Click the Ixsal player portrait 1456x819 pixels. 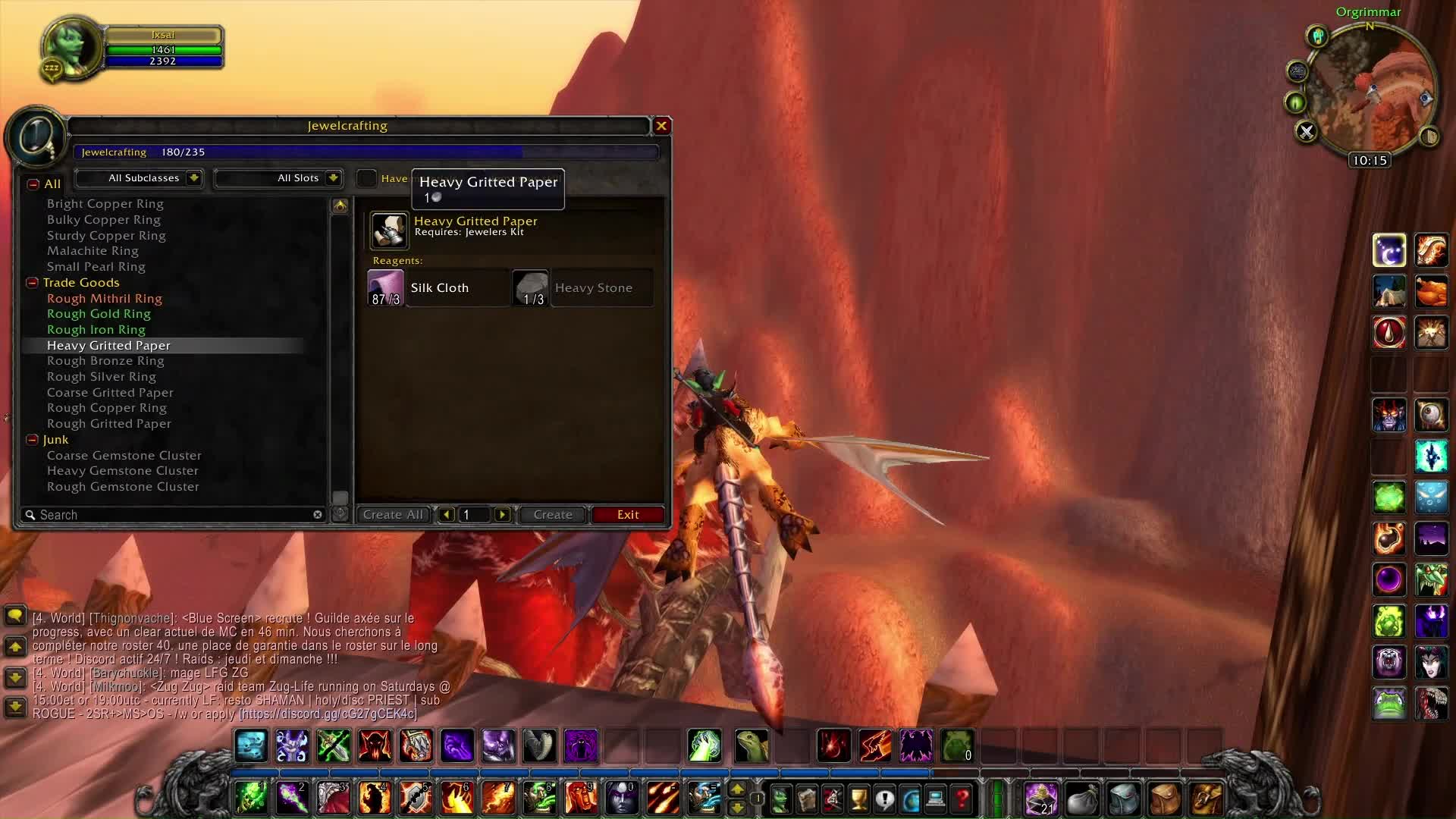72,46
